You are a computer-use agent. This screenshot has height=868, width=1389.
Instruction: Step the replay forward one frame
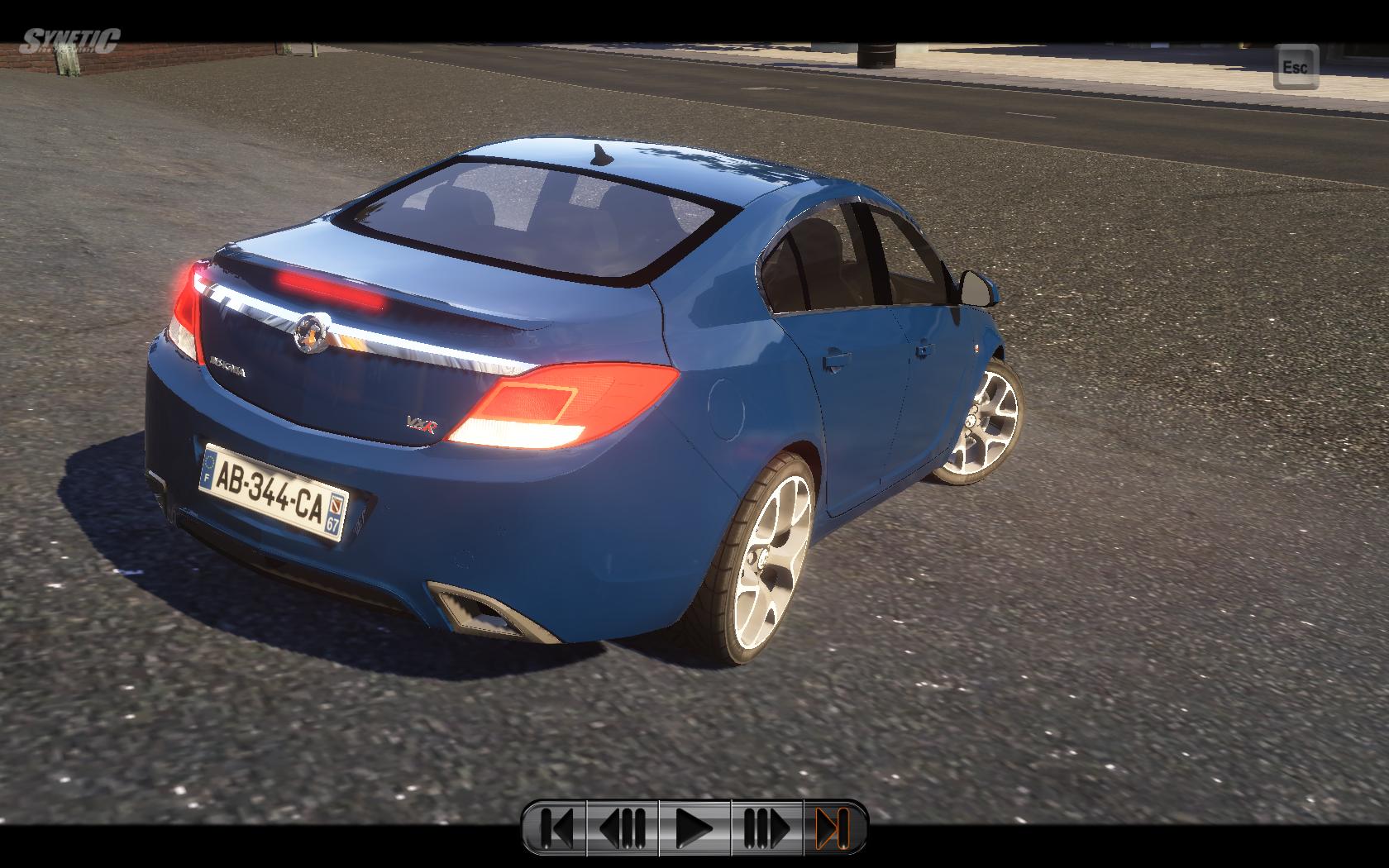766,827
